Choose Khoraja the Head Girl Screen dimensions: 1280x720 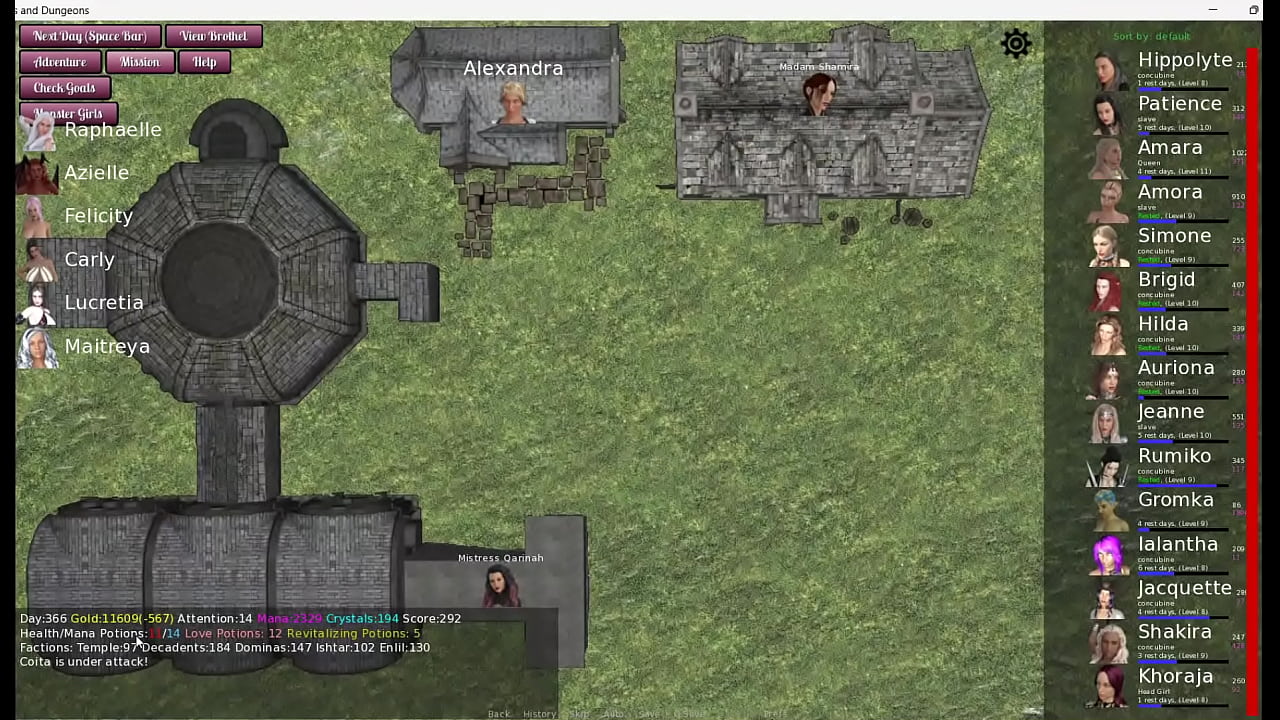1175,676
